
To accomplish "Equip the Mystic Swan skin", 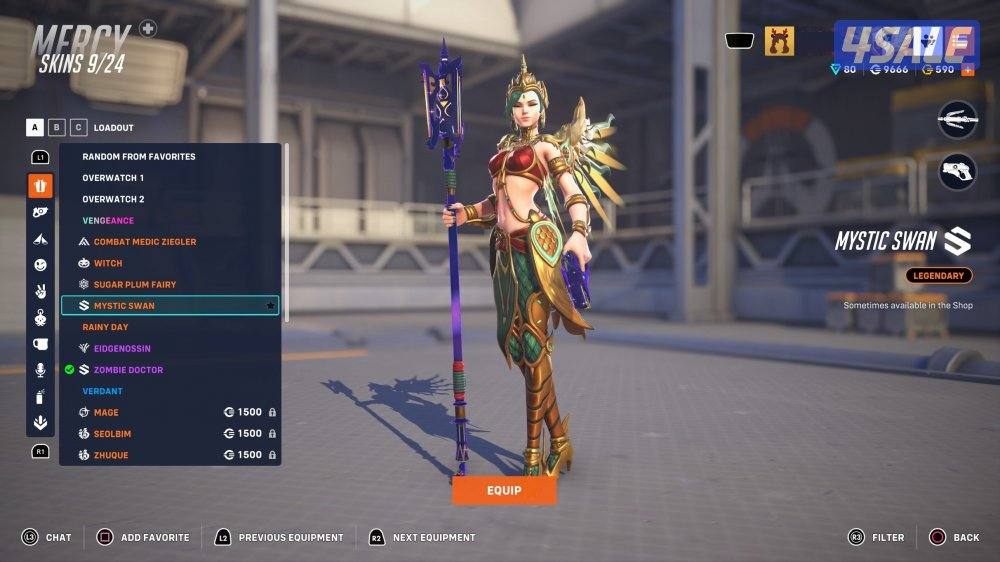I will pyautogui.click(x=504, y=490).
